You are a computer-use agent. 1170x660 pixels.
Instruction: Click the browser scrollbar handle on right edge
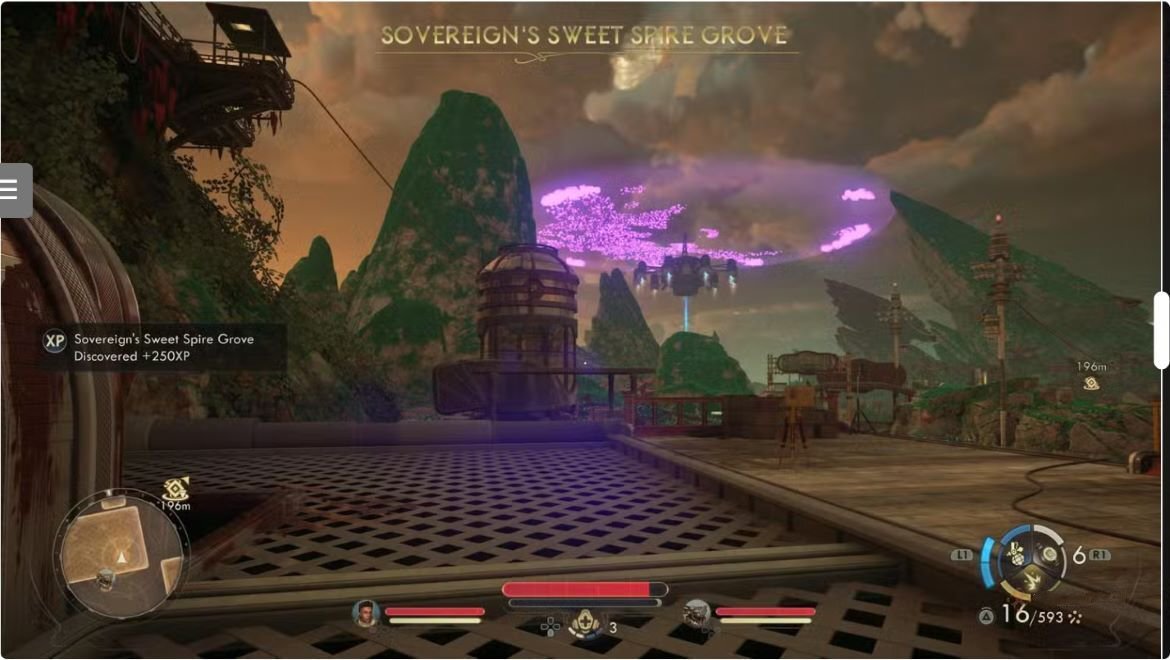pos(1161,331)
